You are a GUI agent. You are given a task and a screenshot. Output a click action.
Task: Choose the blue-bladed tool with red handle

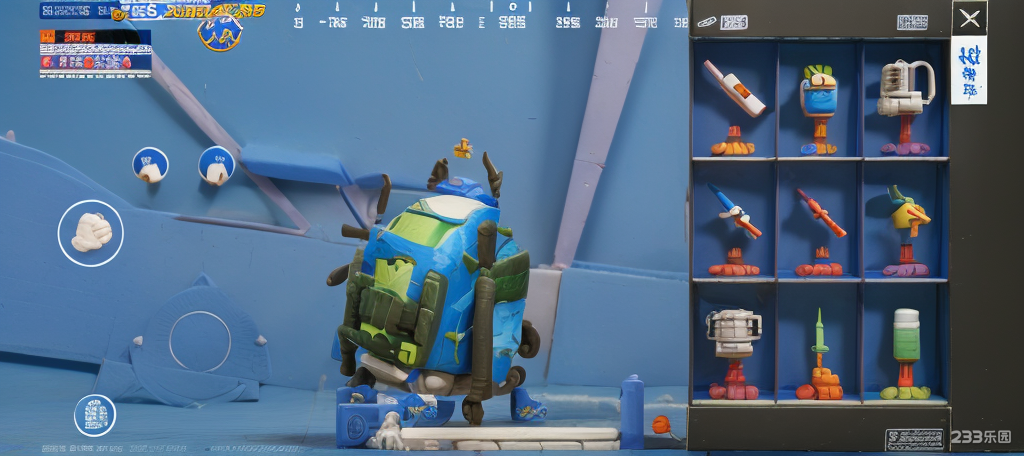tap(734, 222)
